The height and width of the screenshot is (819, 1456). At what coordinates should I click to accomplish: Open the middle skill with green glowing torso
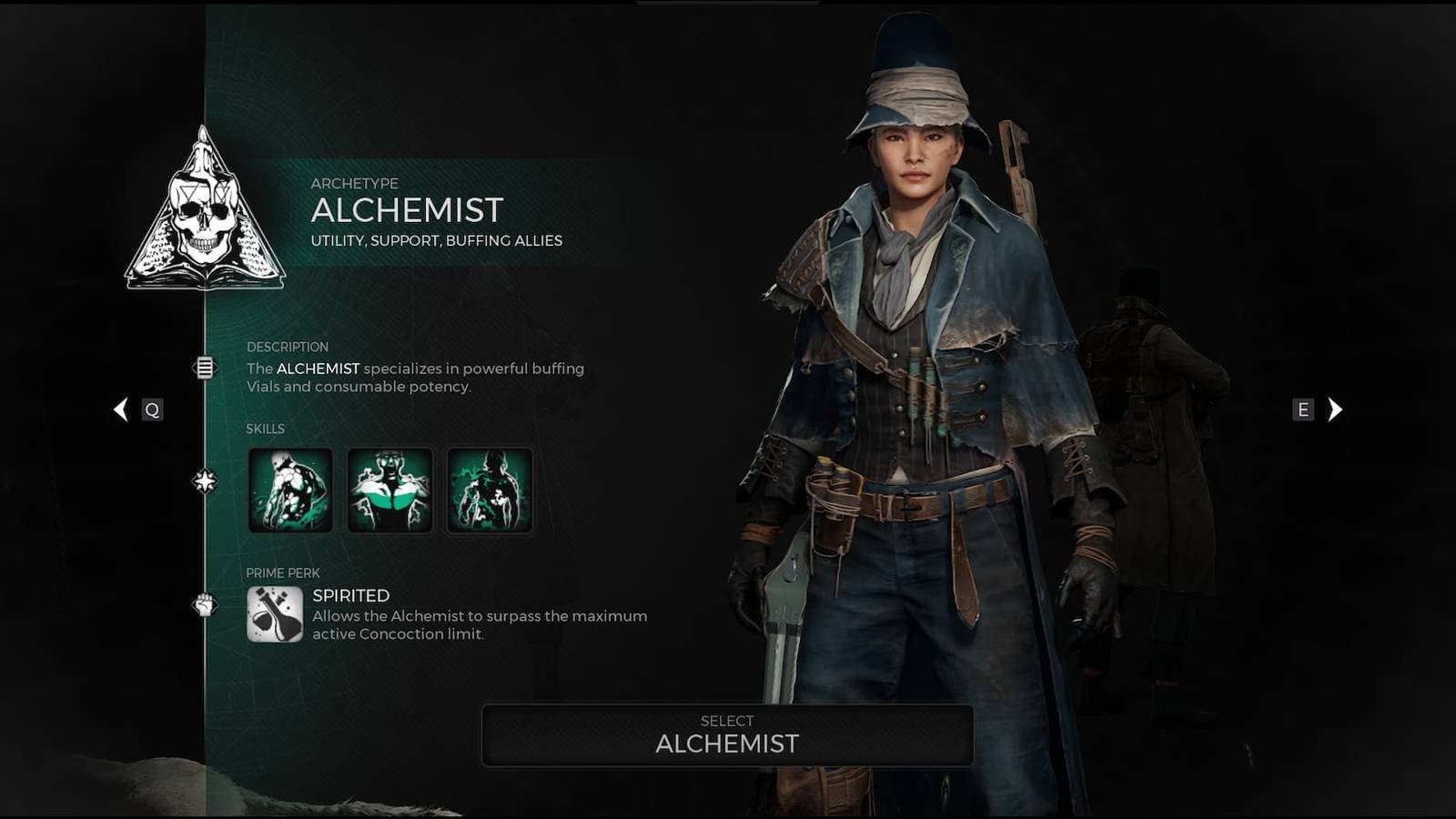(x=389, y=489)
